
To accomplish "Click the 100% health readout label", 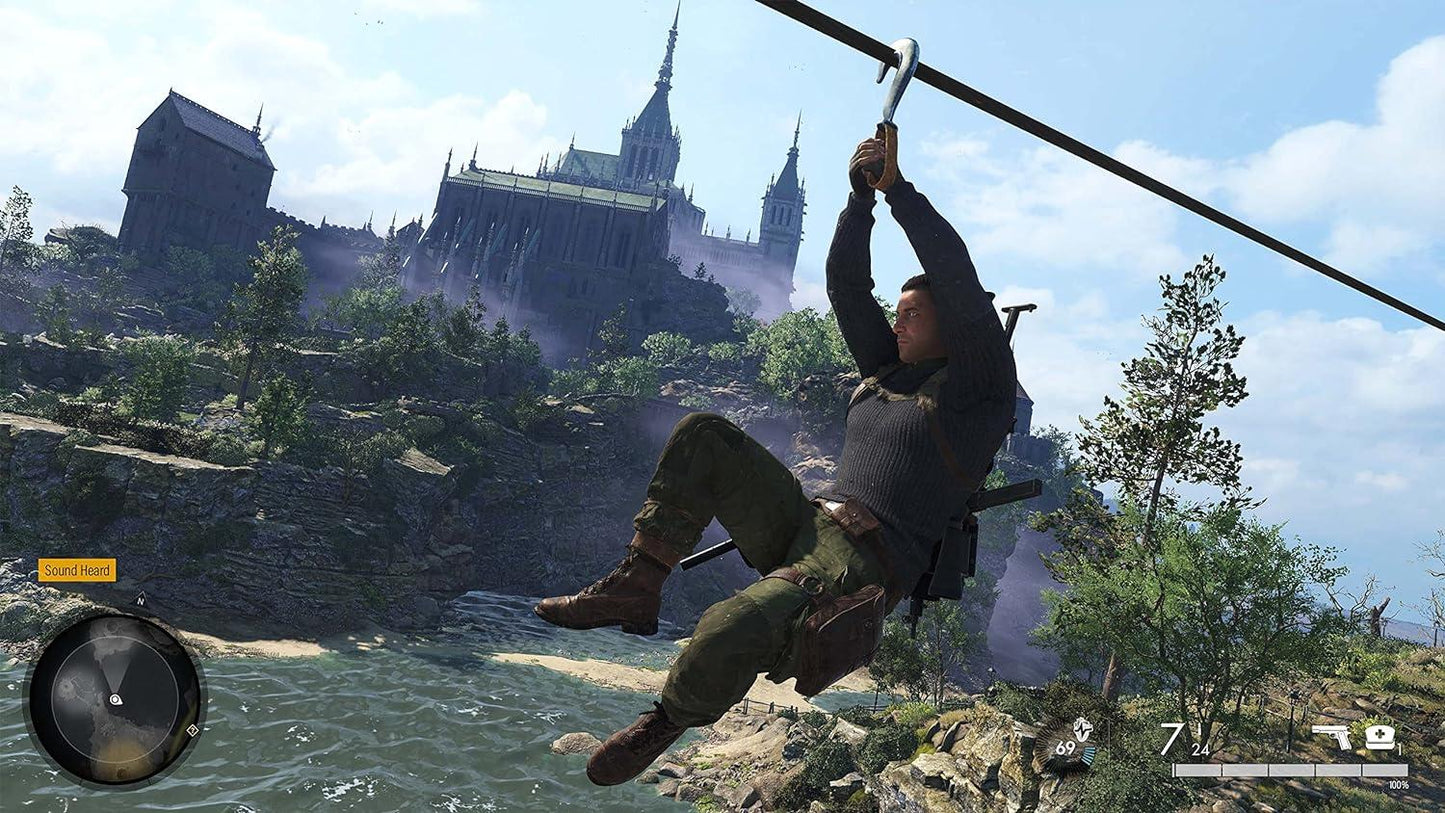I will (x=1399, y=783).
